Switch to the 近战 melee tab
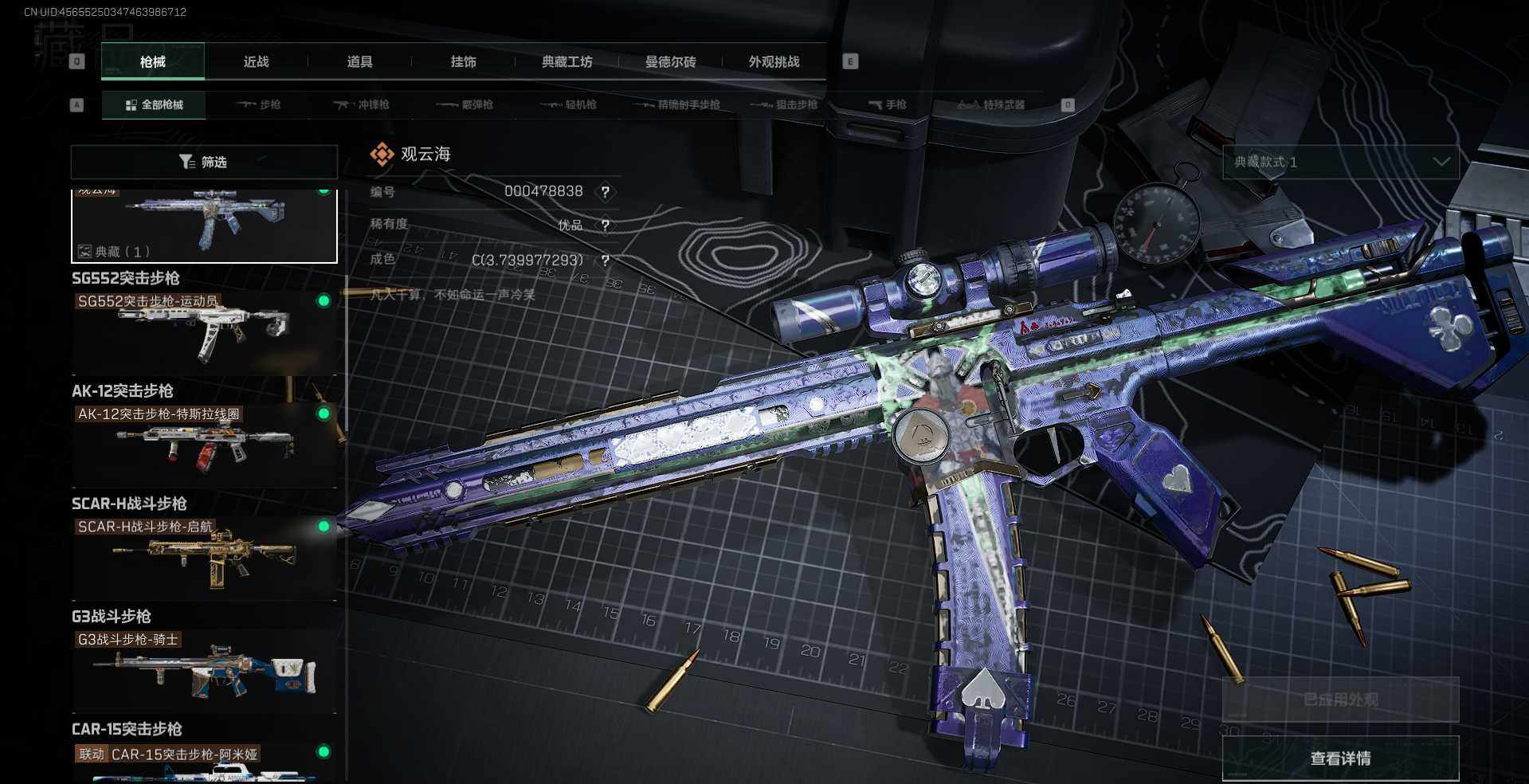This screenshot has width=1529, height=784. [256, 61]
